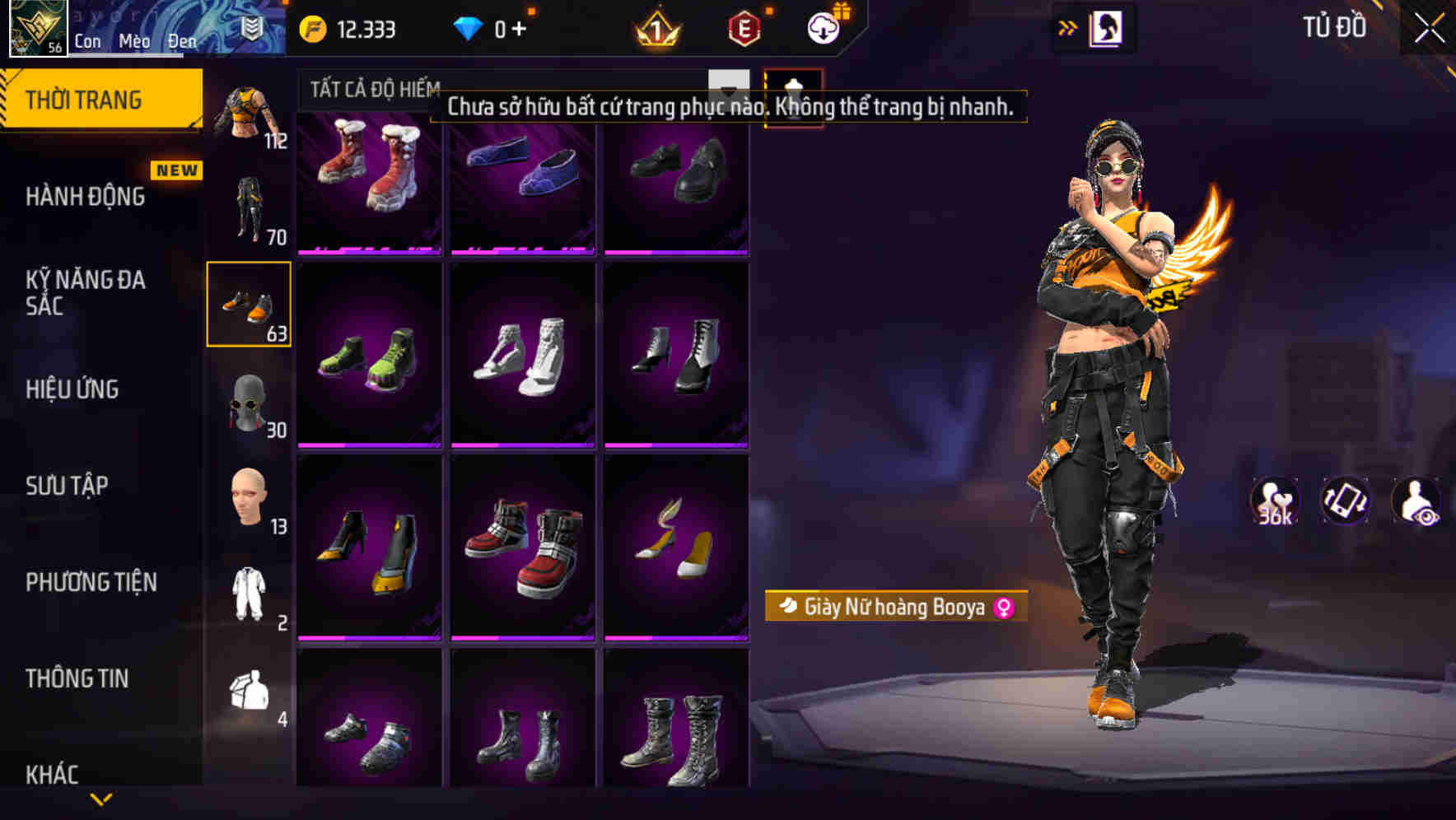The height and width of the screenshot is (820, 1456).
Task: Click the double-arrow collapse button near top right
Action: [1068, 26]
